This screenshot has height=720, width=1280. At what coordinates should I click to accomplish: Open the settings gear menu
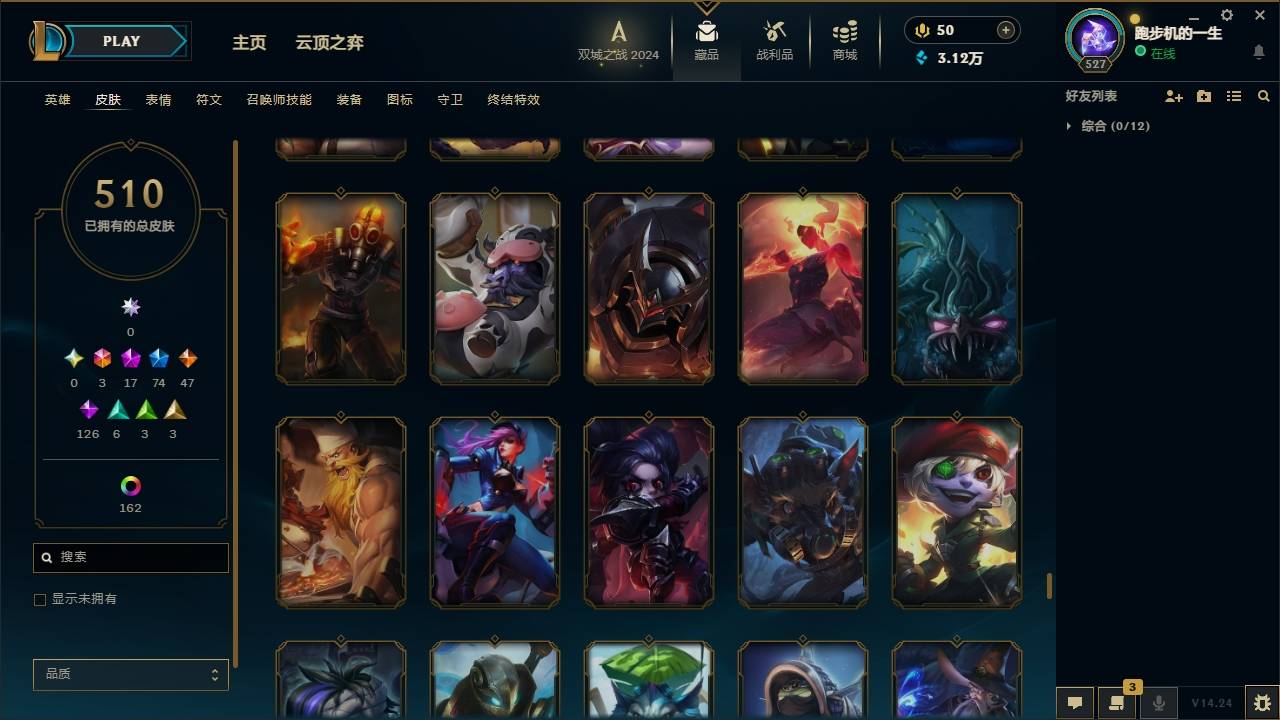click(x=1226, y=15)
